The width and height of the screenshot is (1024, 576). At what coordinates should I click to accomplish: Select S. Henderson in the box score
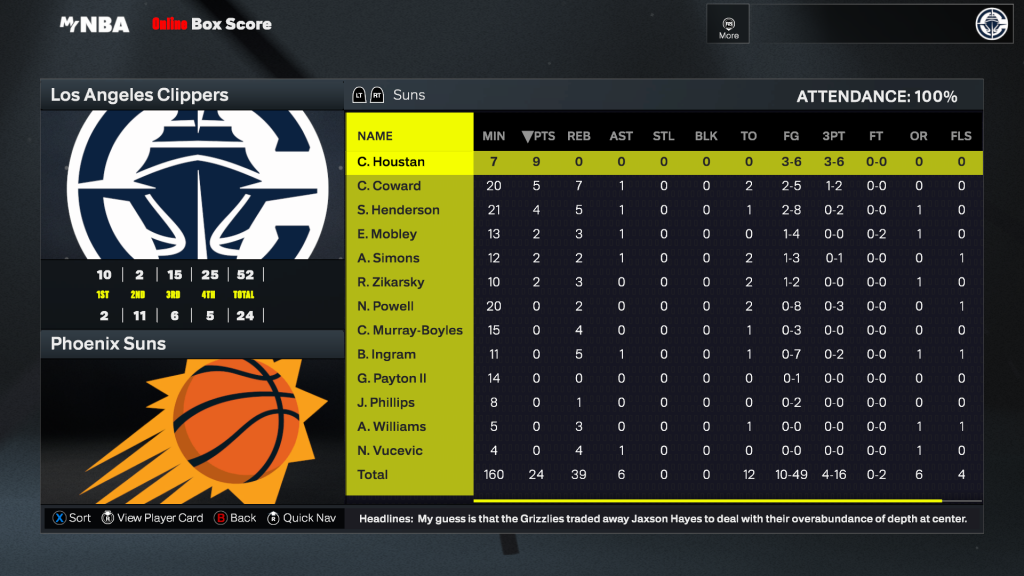(x=398, y=210)
